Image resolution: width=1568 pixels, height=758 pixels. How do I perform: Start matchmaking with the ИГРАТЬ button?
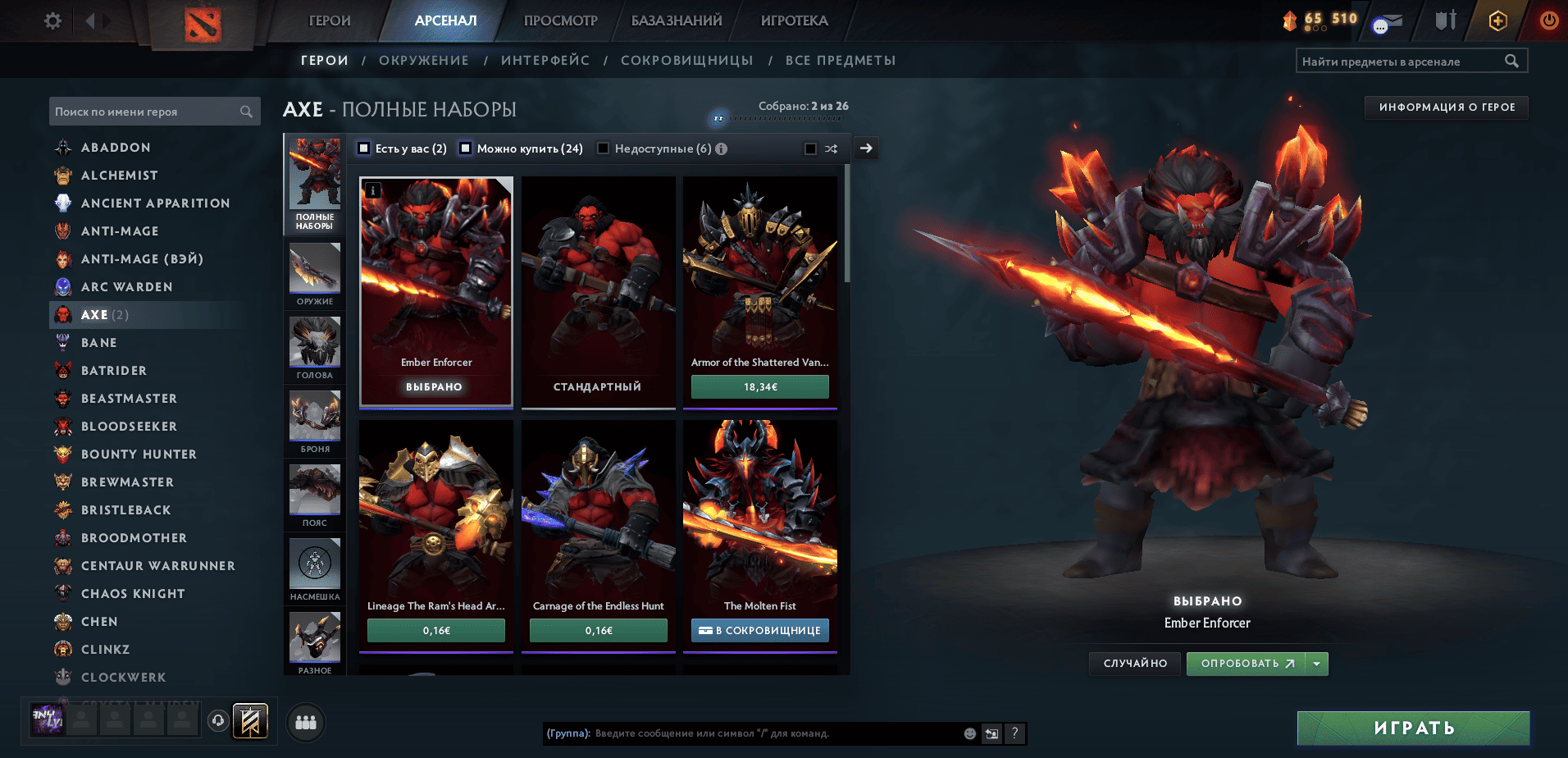pos(1414,728)
